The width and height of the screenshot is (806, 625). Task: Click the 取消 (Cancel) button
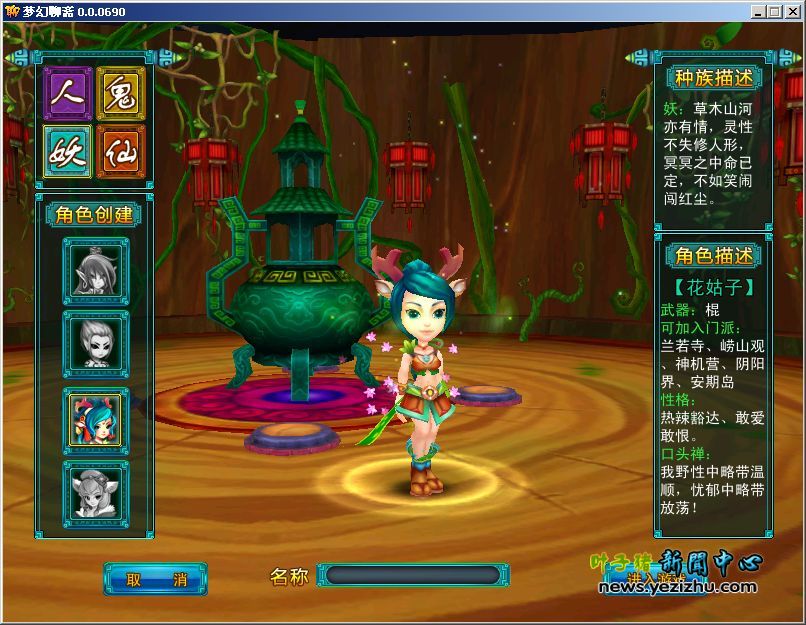tap(155, 579)
